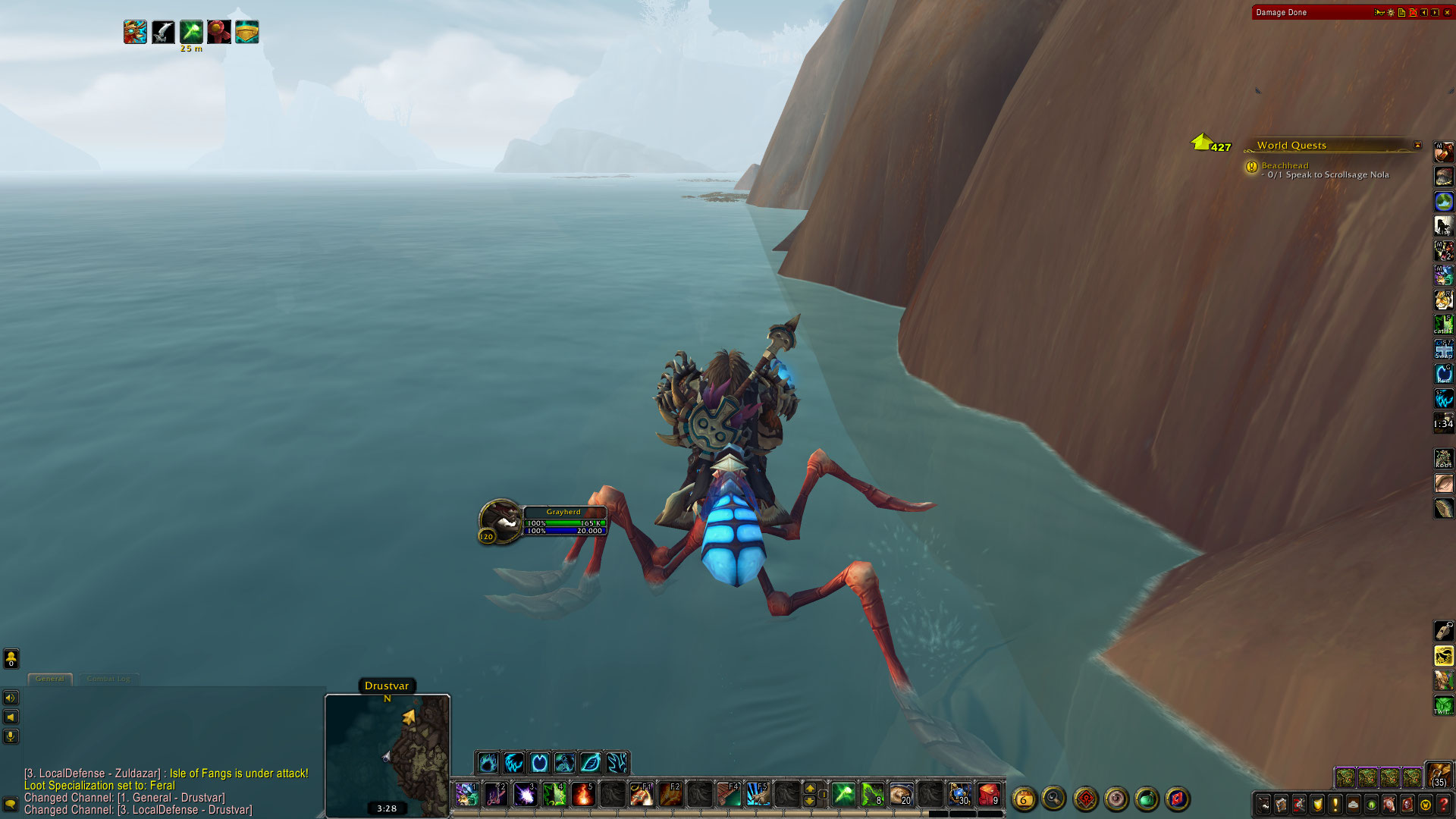Open the Damage Done gear settings
The width and height of the screenshot is (1456, 819).
[x=1390, y=12]
